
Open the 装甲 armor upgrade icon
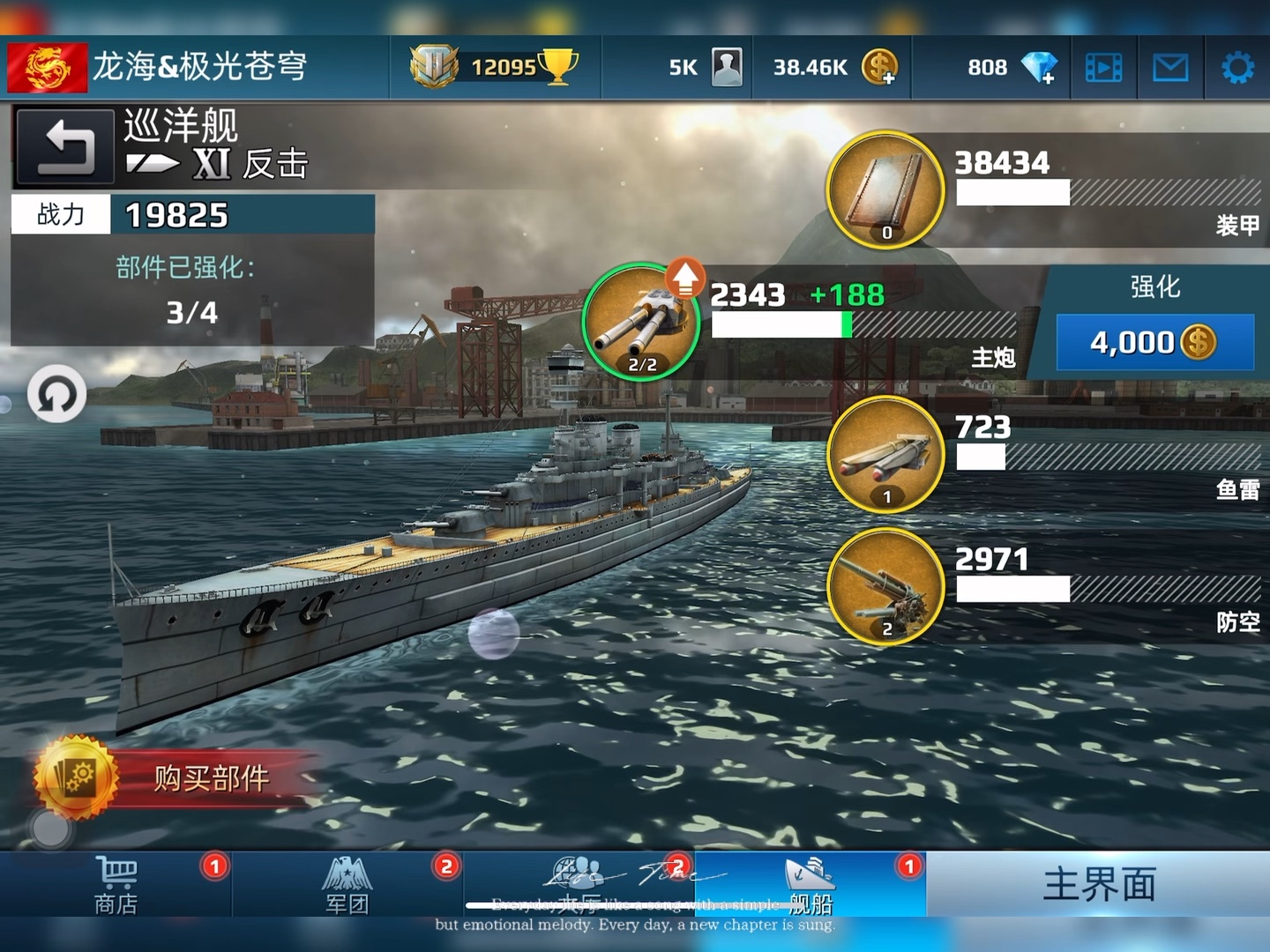[885, 188]
